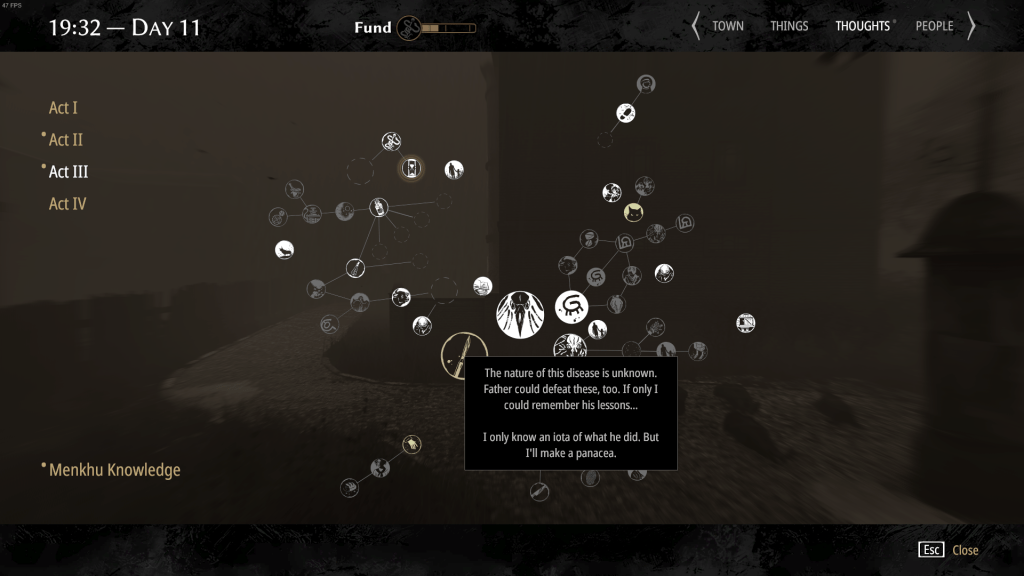Click the highlighted hourglass thought node
Screen dimensions: 1024x576
tap(412, 168)
